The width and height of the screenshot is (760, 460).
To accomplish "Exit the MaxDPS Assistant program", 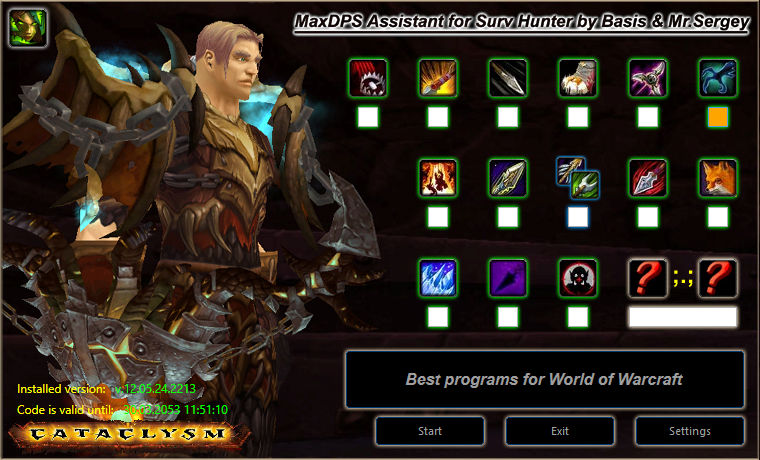I will (560, 431).
